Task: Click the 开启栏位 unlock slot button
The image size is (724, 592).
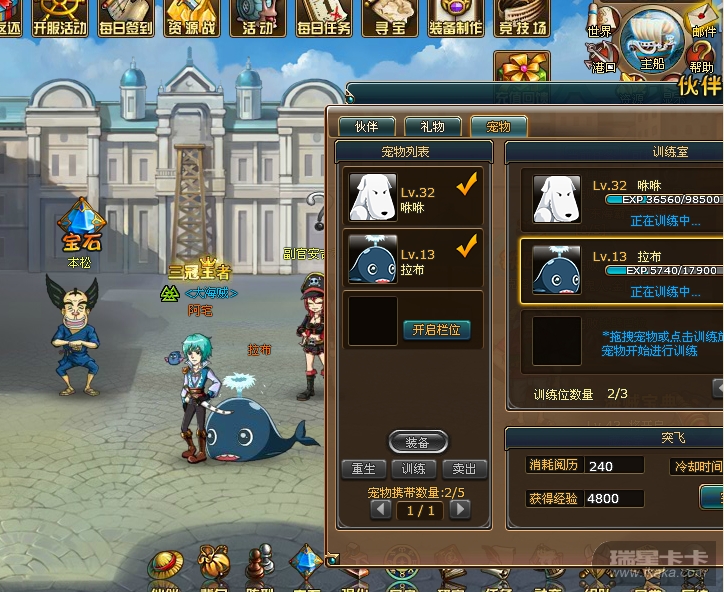Action: tap(436, 330)
